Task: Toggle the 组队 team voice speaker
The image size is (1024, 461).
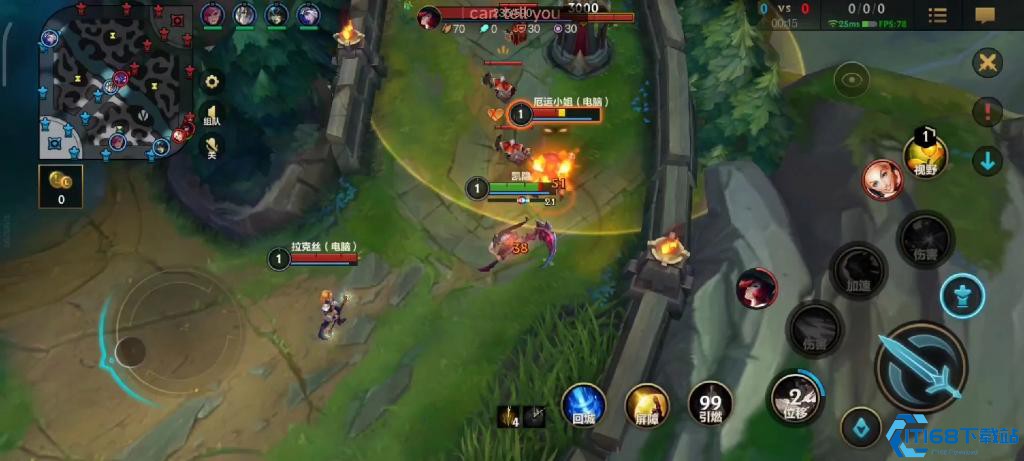Action: 212,115
